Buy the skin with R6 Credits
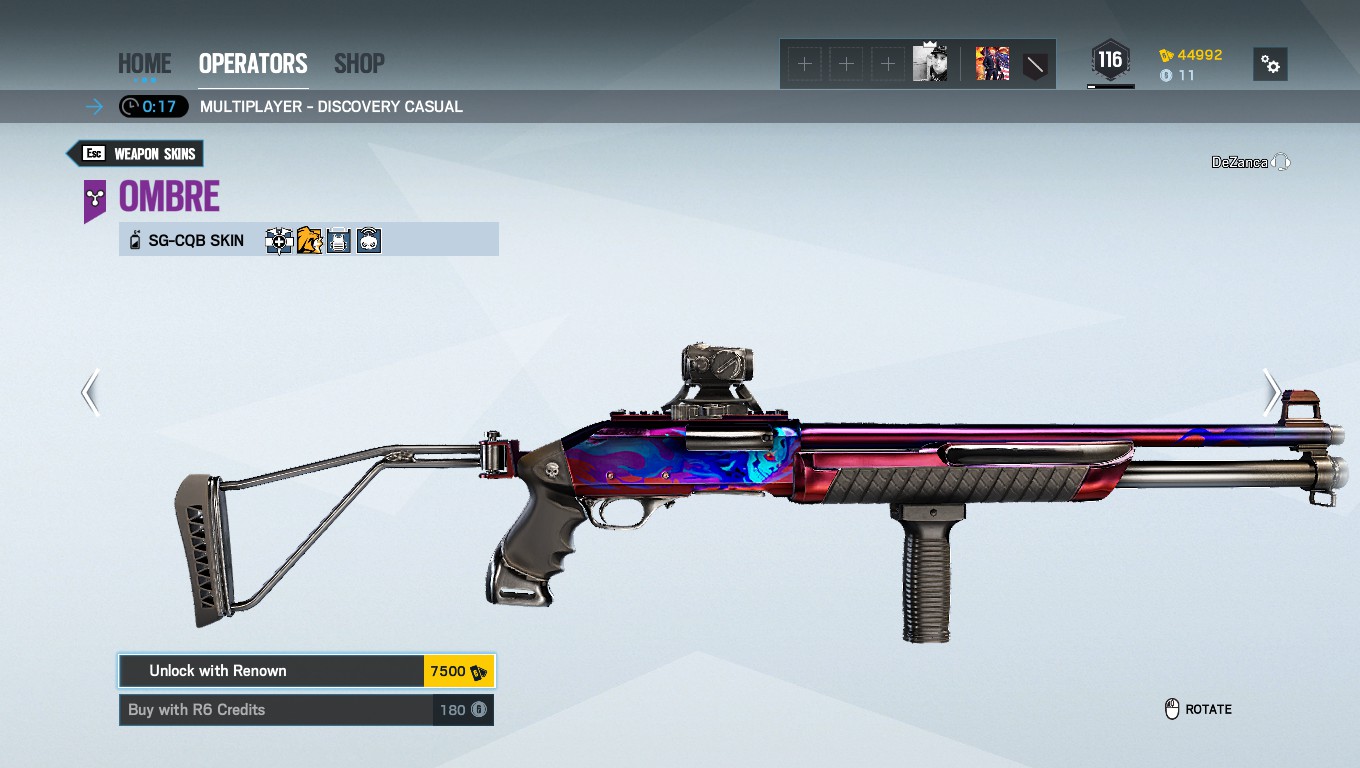Image resolution: width=1360 pixels, height=768 pixels. (x=306, y=710)
